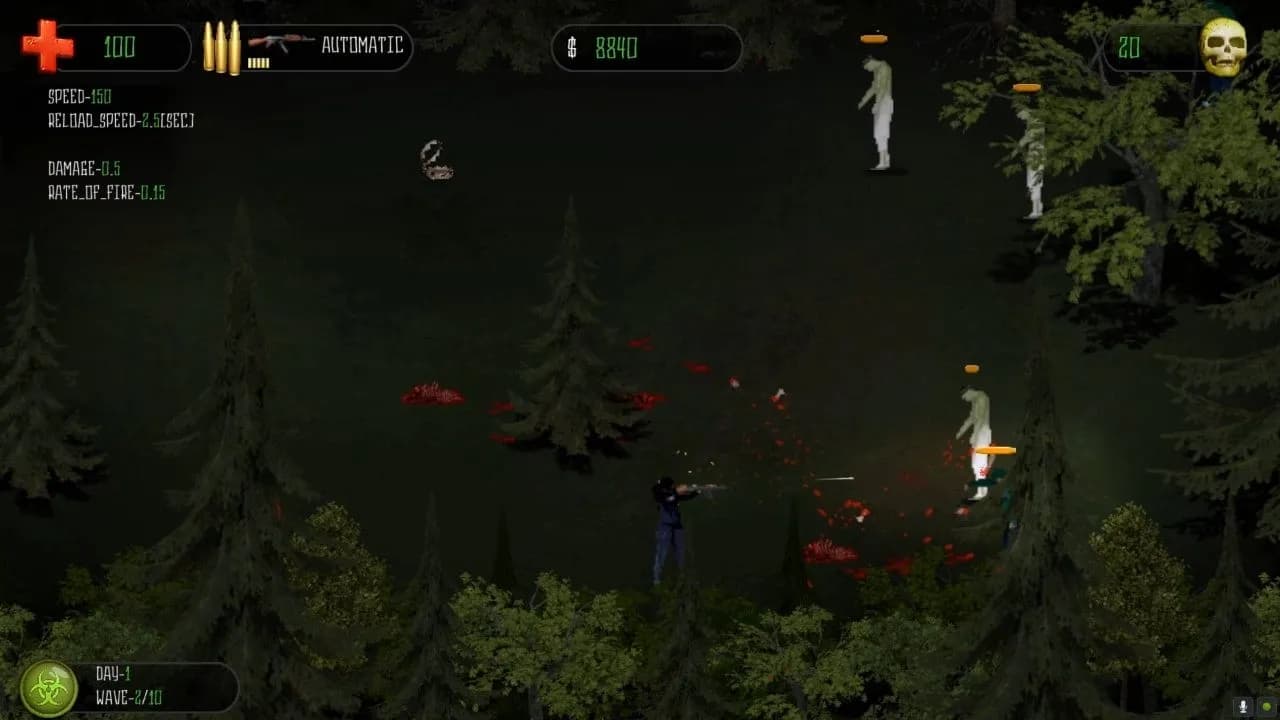Click the RELOAD_SPEED-2.5 stat line
The image size is (1280, 720).
(120, 121)
